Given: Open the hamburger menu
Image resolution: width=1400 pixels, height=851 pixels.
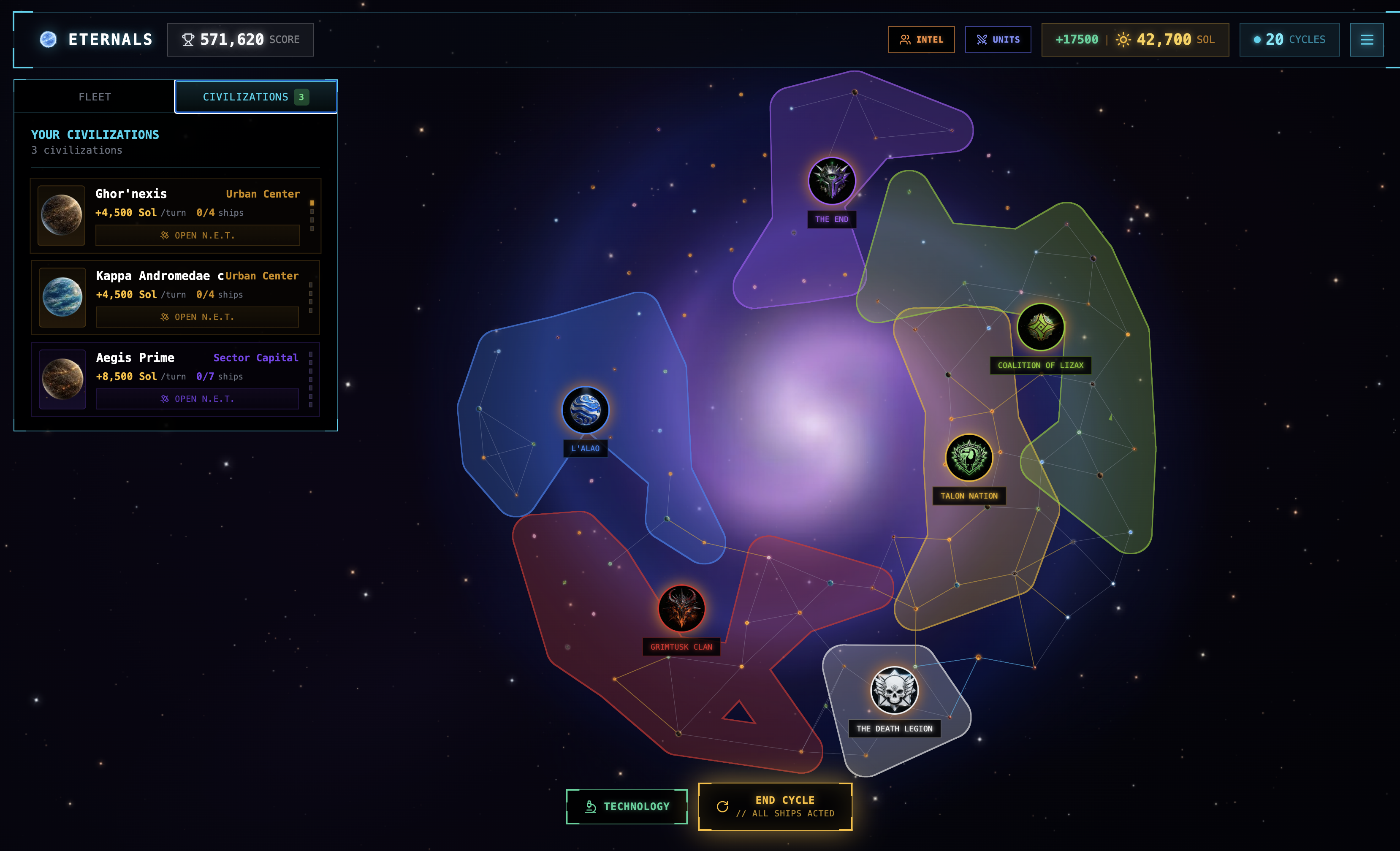Looking at the screenshot, I should pyautogui.click(x=1367, y=40).
